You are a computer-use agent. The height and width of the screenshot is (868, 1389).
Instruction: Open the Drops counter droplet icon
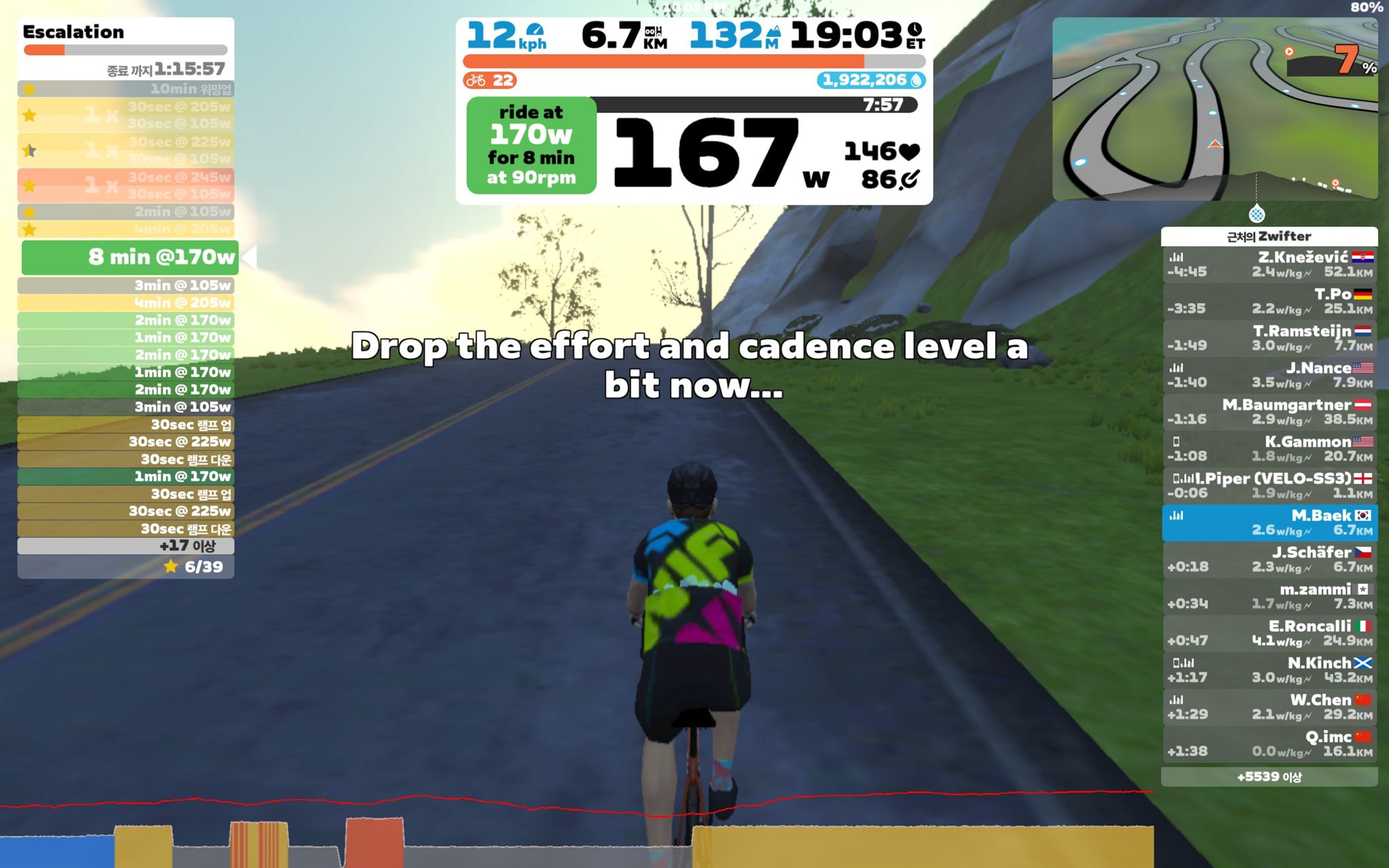[x=915, y=79]
